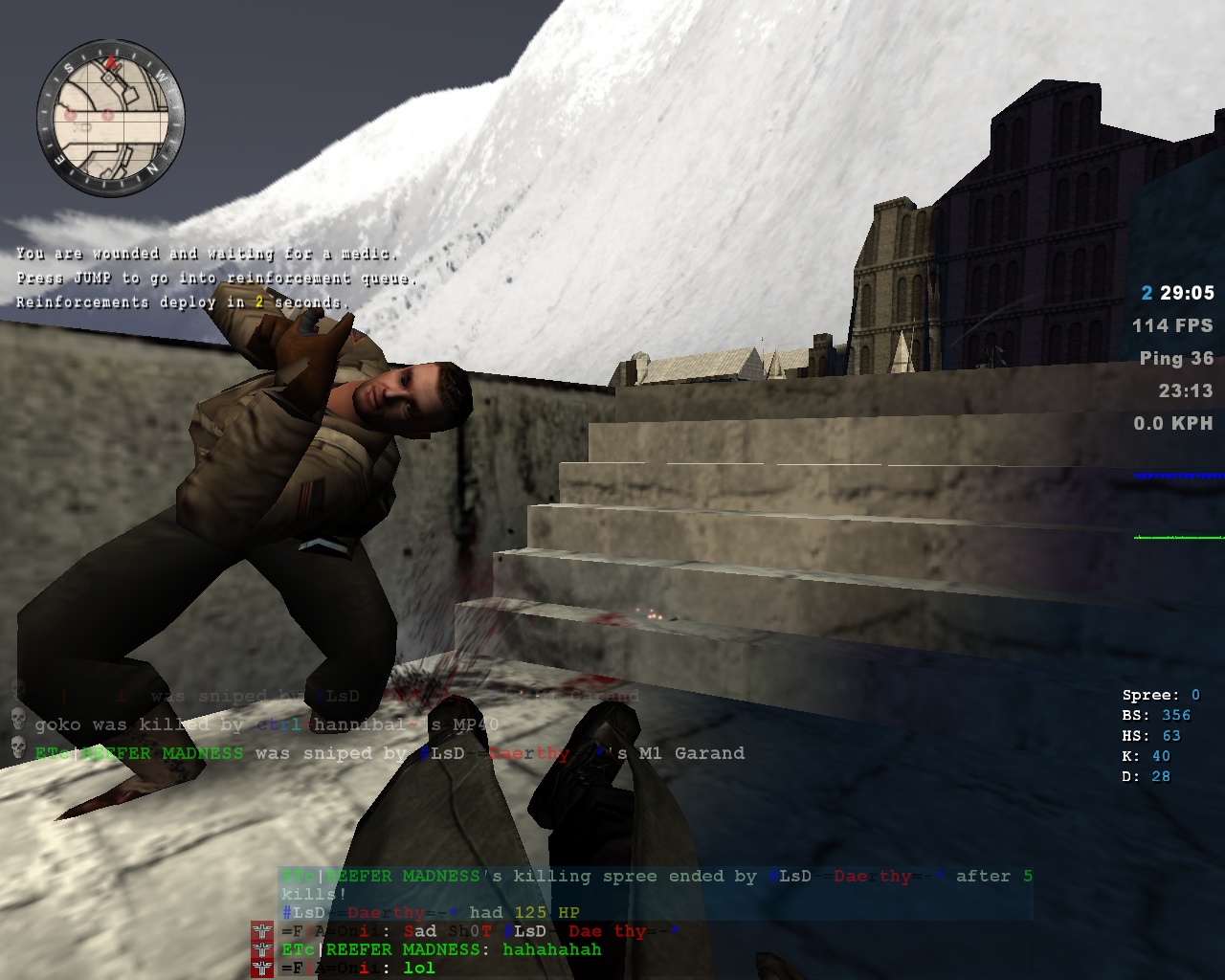
Task: Expand the killfeed entry about the M1 Garand snipe
Action: click(383, 753)
